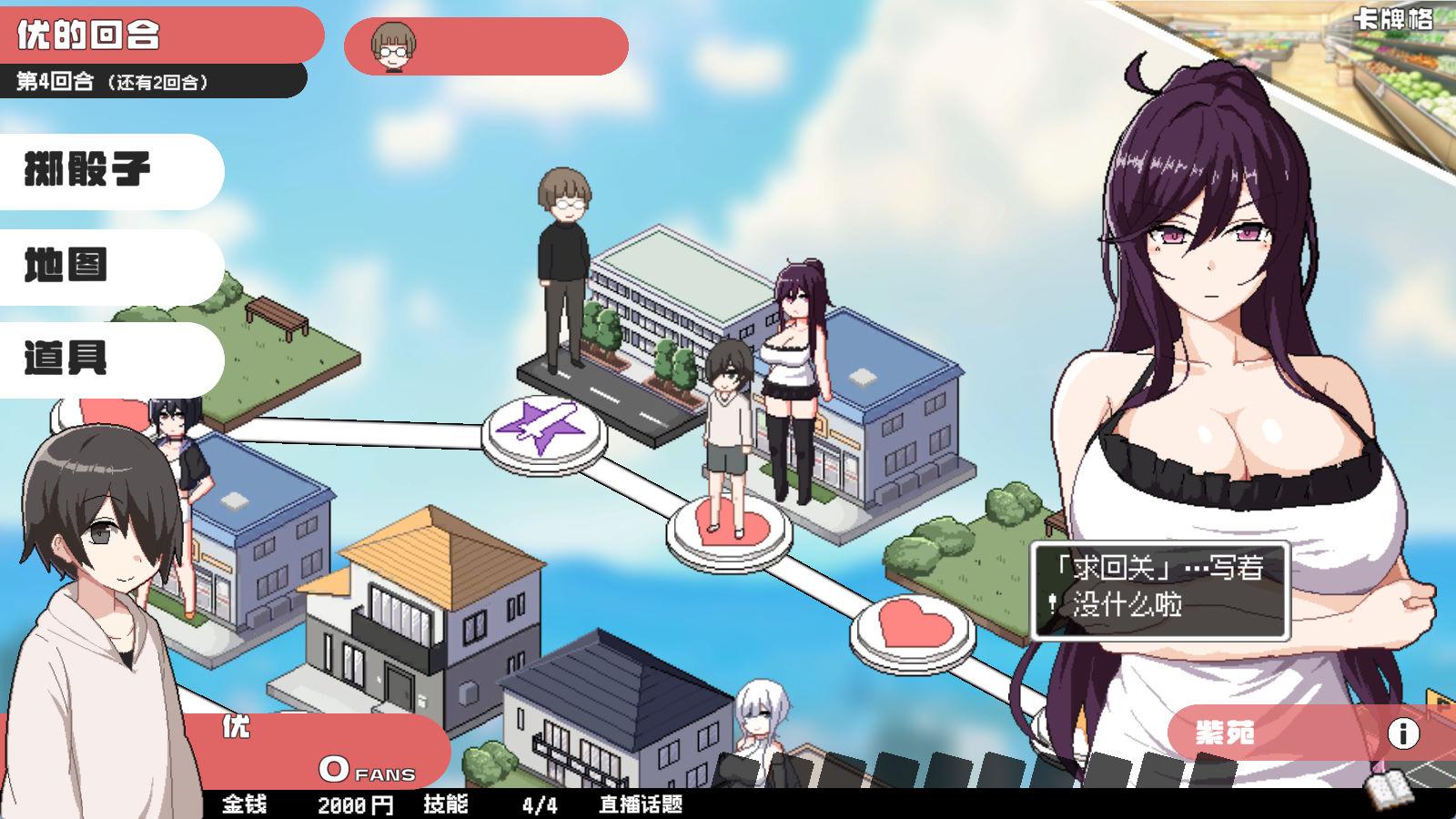
Task: Select the purple airplane star board tile
Action: 544,428
